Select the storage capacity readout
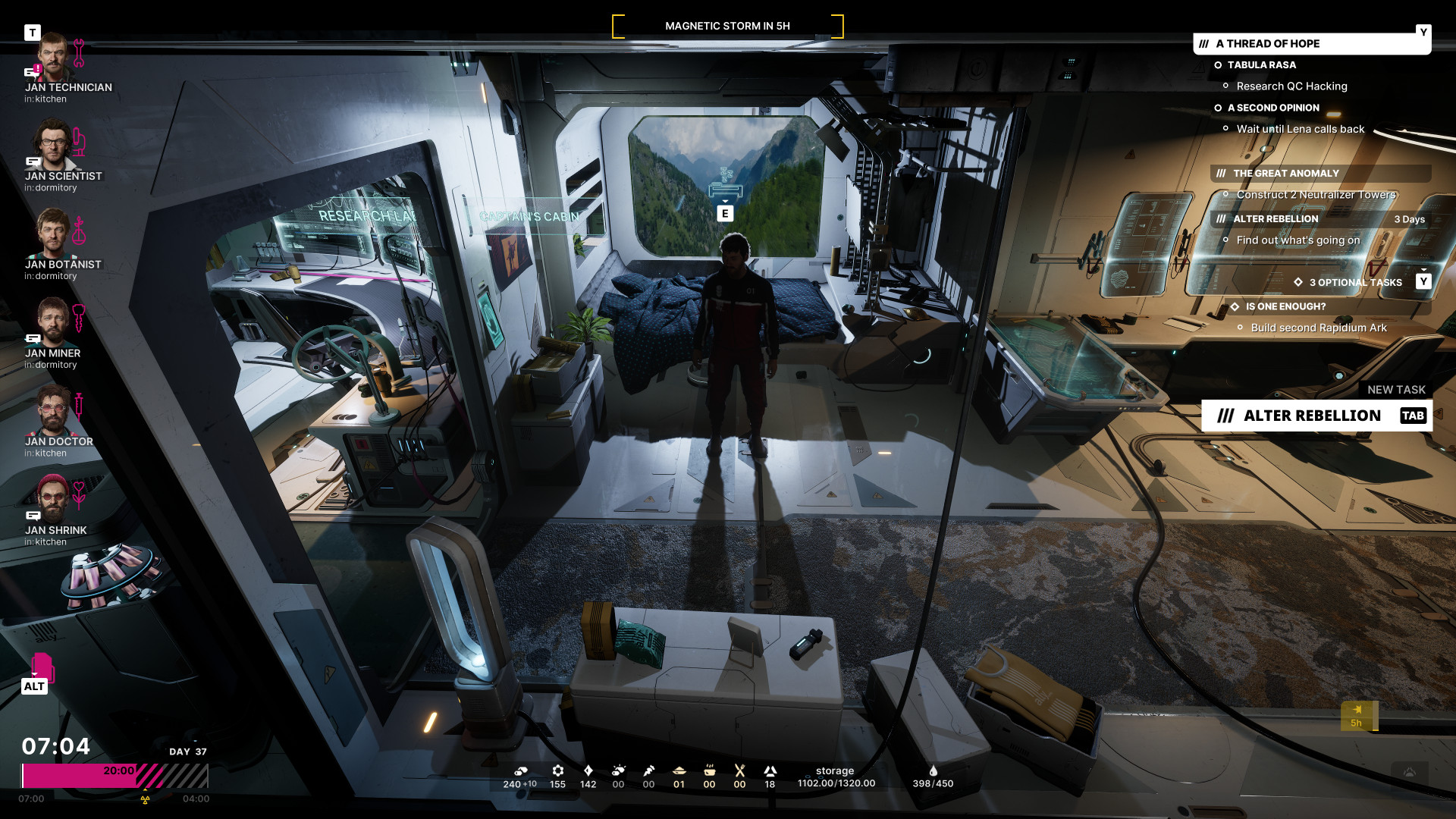Image resolution: width=1456 pixels, height=819 pixels. (836, 777)
